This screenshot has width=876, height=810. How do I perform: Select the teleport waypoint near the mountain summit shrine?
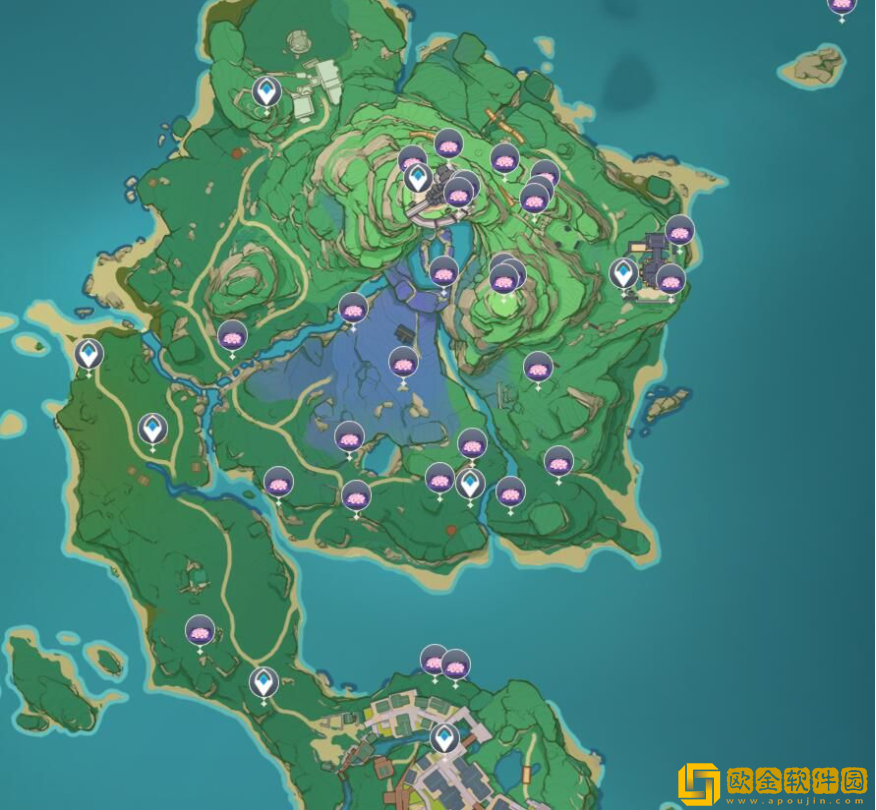pos(418,178)
